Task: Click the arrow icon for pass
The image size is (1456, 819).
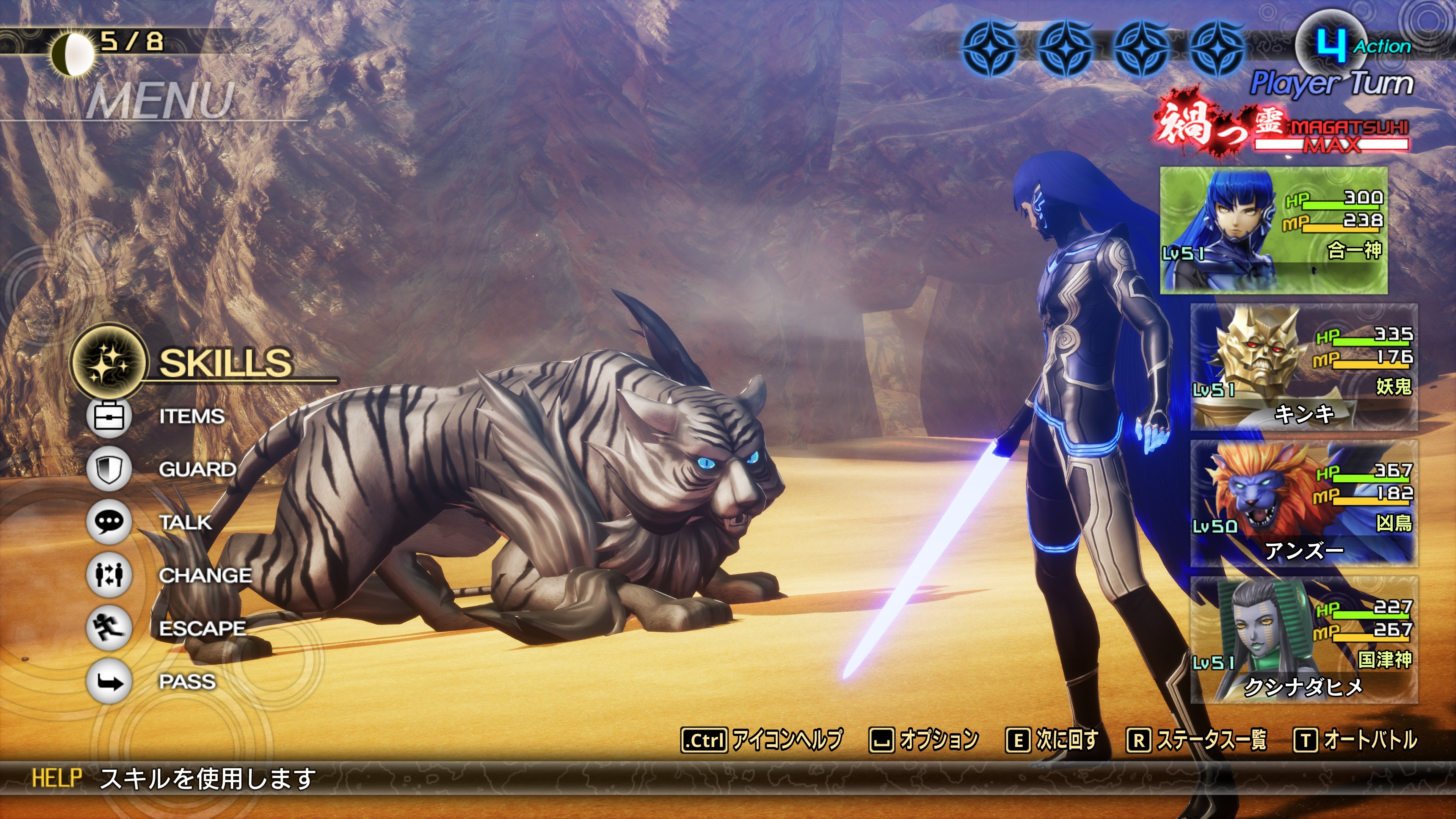Action: 109,682
